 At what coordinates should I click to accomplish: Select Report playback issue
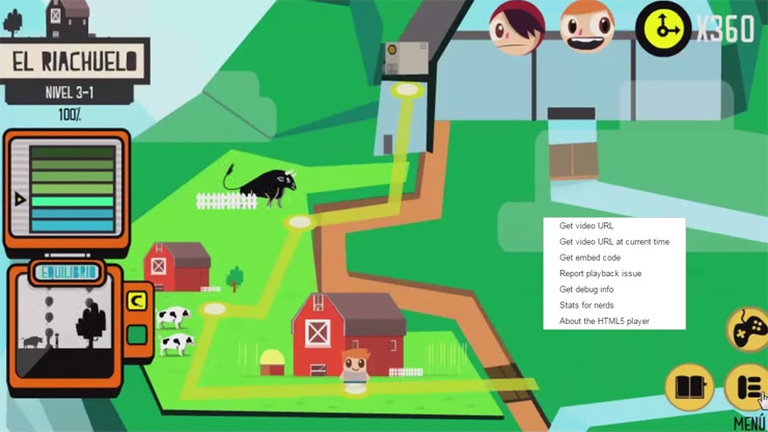tap(600, 274)
